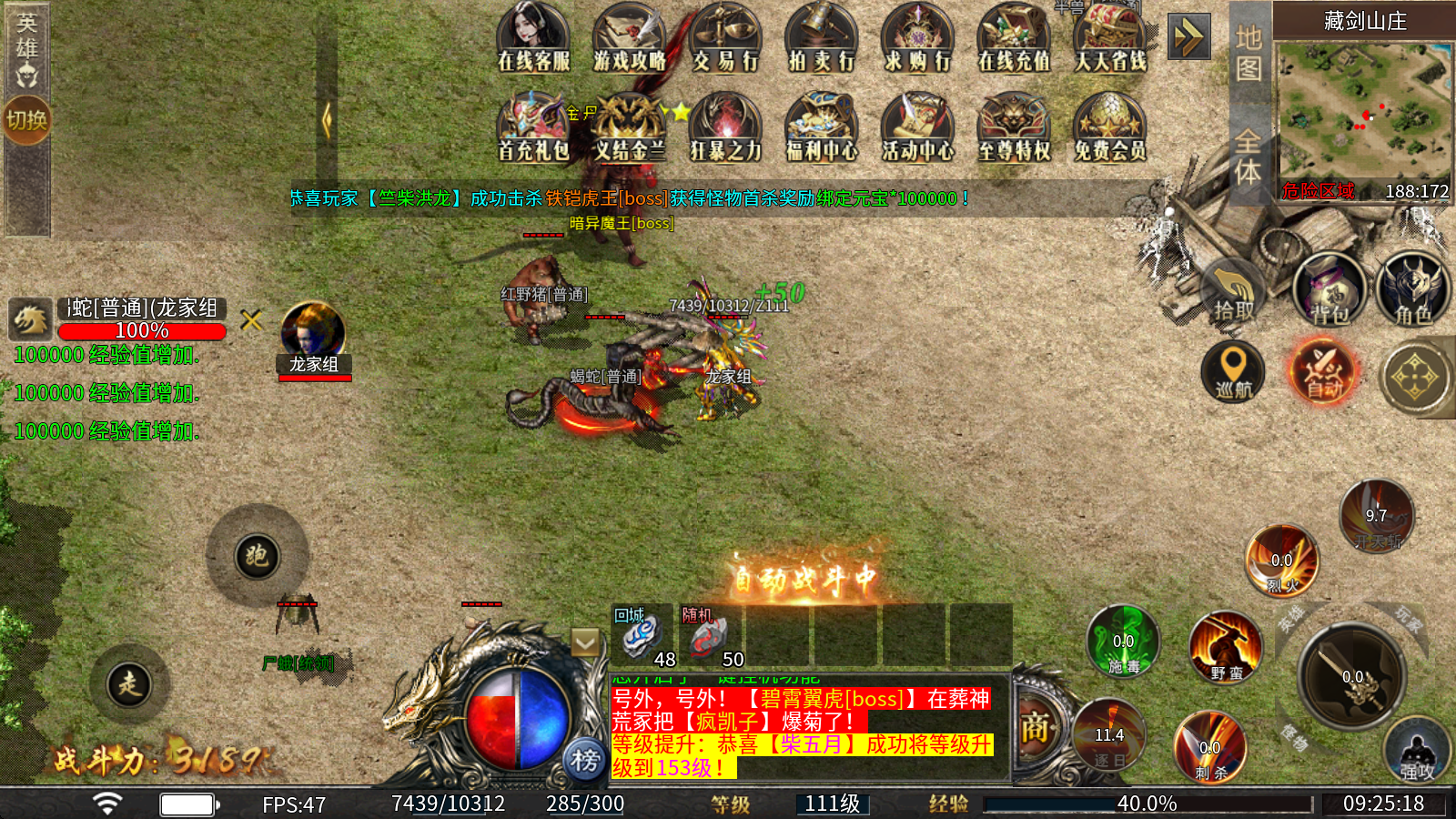Open the 商 shop button

(1035, 728)
